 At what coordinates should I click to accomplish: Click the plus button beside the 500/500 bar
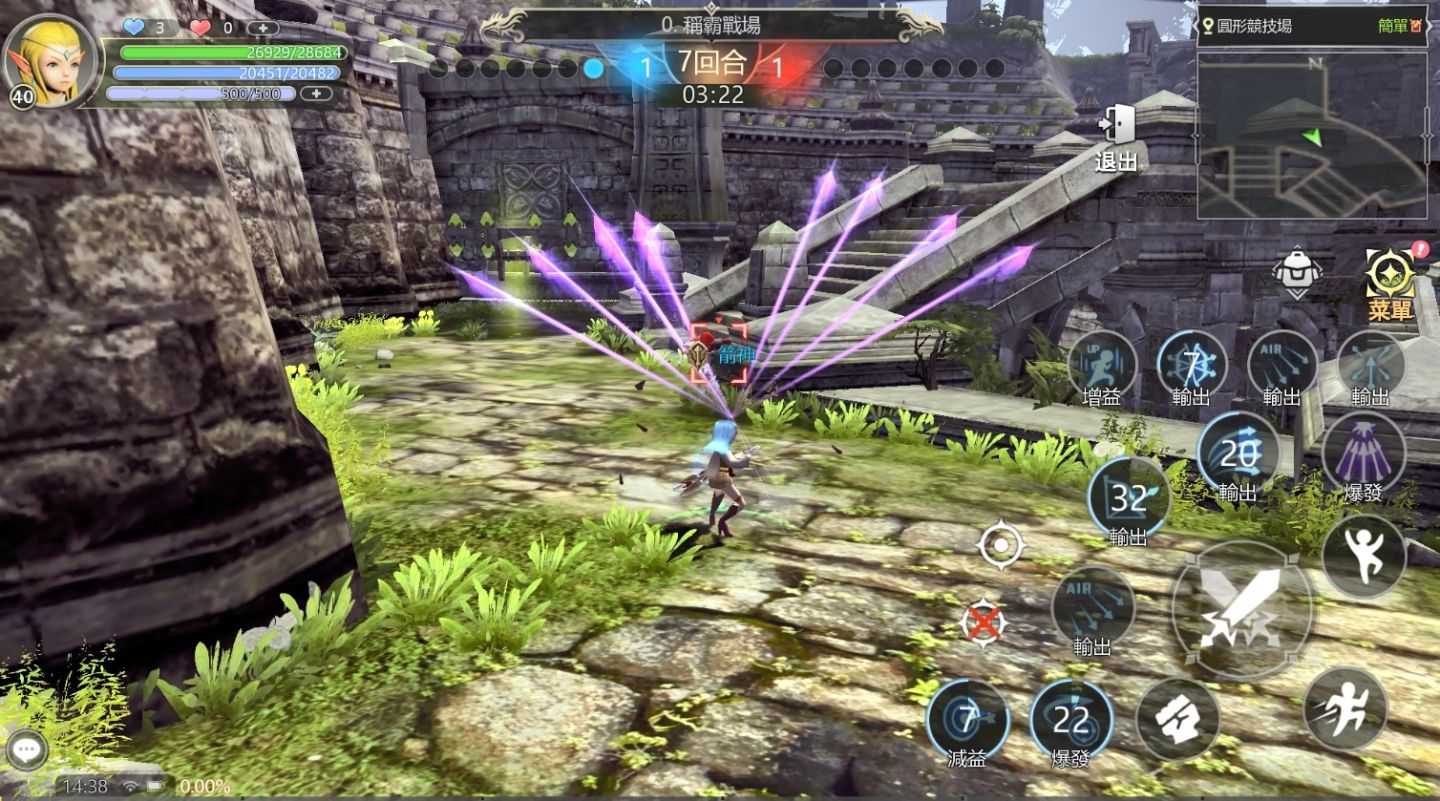pyautogui.click(x=316, y=93)
